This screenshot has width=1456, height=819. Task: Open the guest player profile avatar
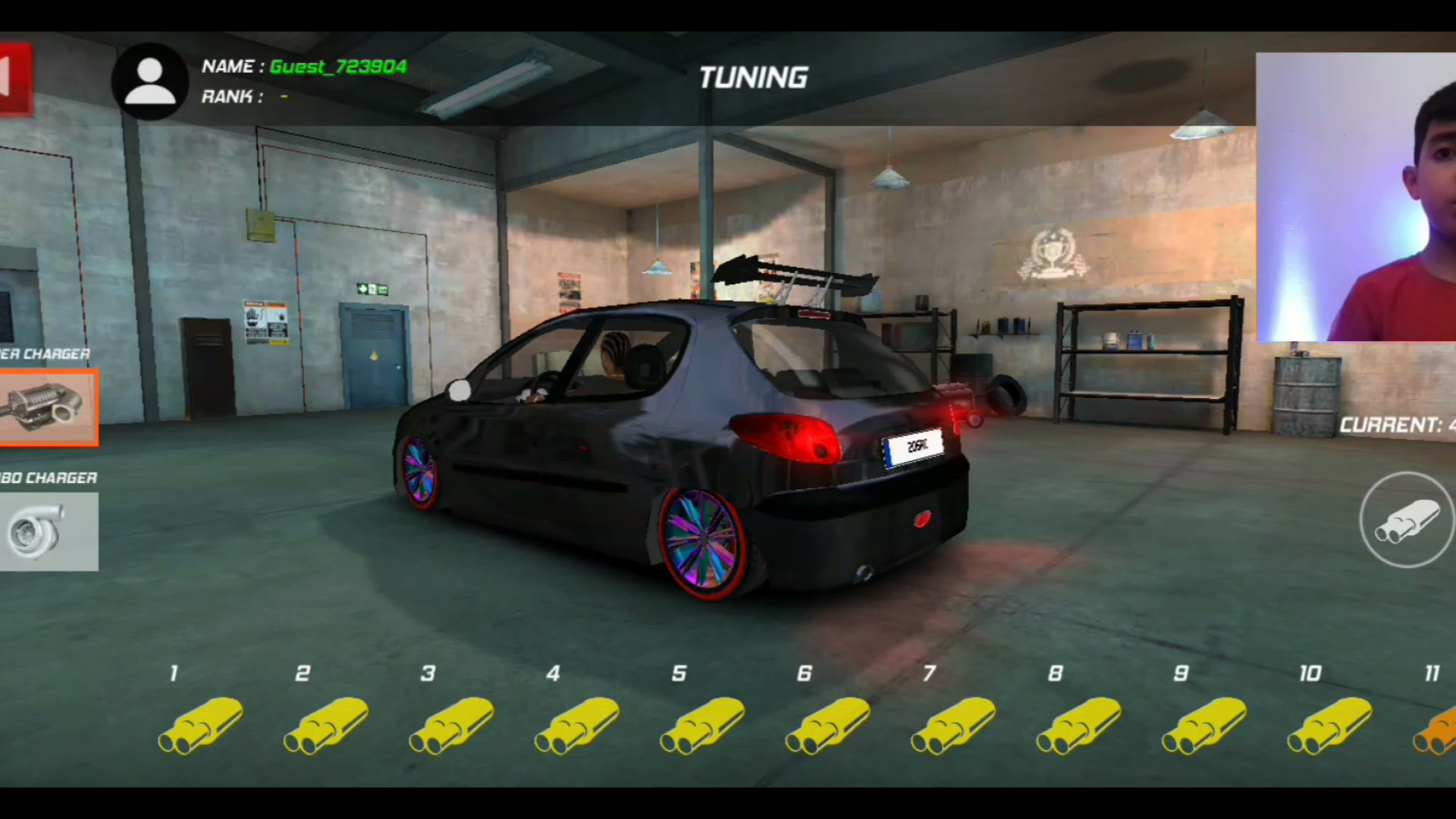pyautogui.click(x=149, y=81)
